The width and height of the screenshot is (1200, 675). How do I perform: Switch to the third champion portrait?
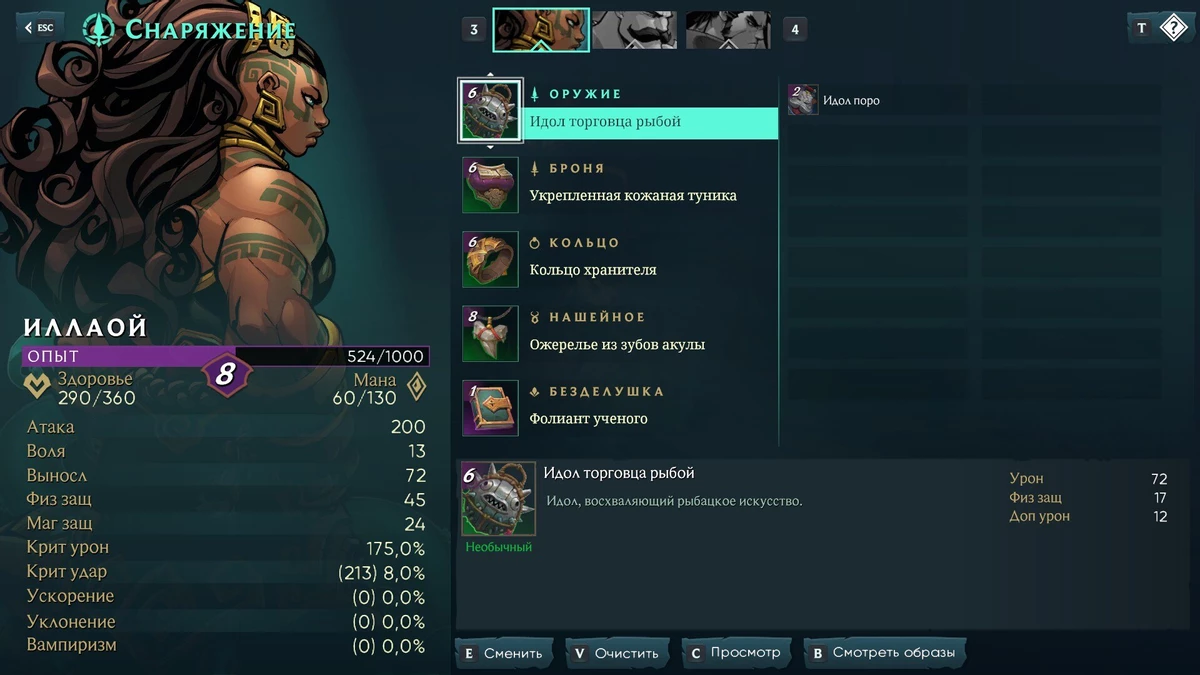pos(728,30)
